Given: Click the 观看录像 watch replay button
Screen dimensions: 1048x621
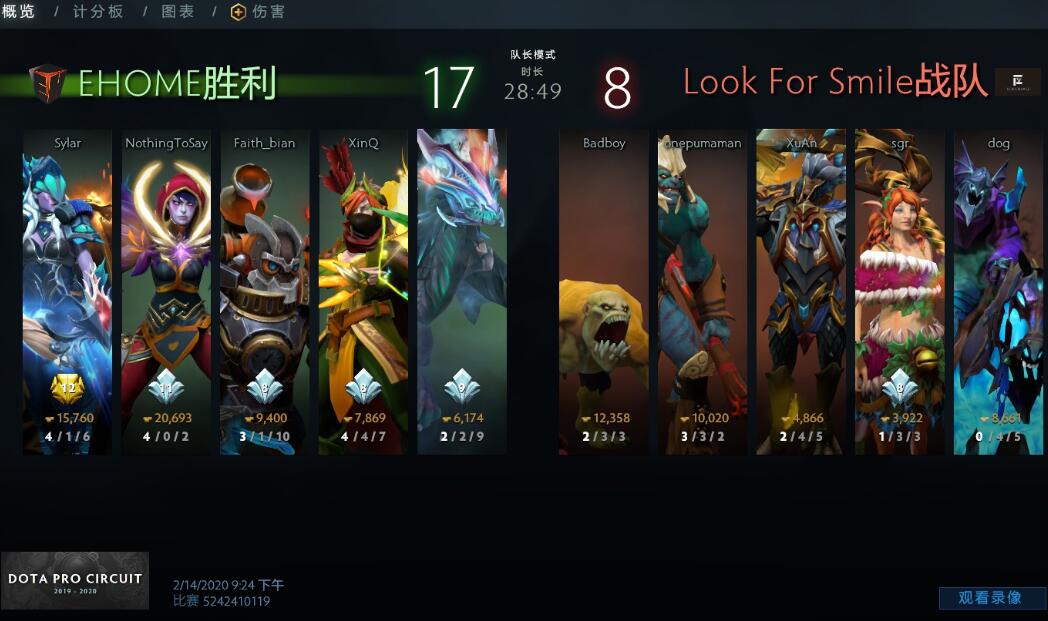Looking at the screenshot, I should (990, 598).
